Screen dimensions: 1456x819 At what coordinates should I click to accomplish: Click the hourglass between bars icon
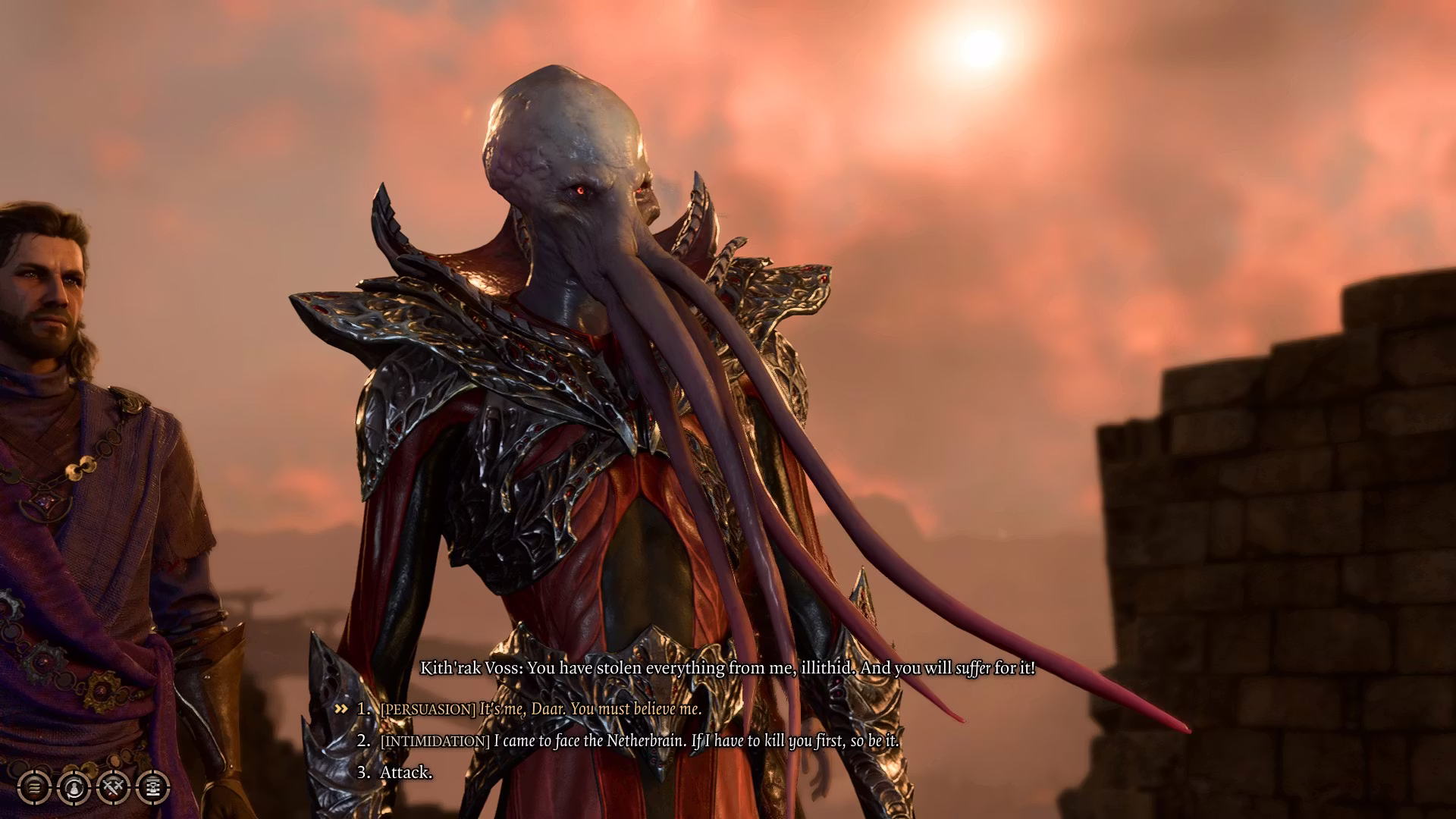[153, 788]
